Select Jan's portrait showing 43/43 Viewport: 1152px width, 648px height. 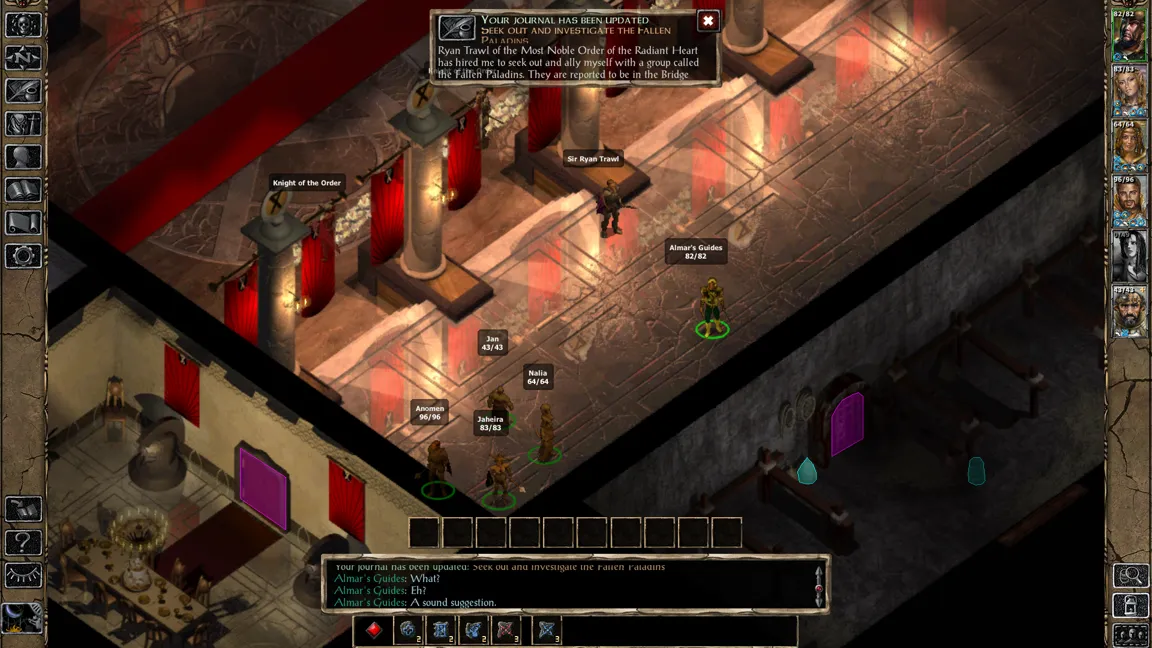[1130, 312]
